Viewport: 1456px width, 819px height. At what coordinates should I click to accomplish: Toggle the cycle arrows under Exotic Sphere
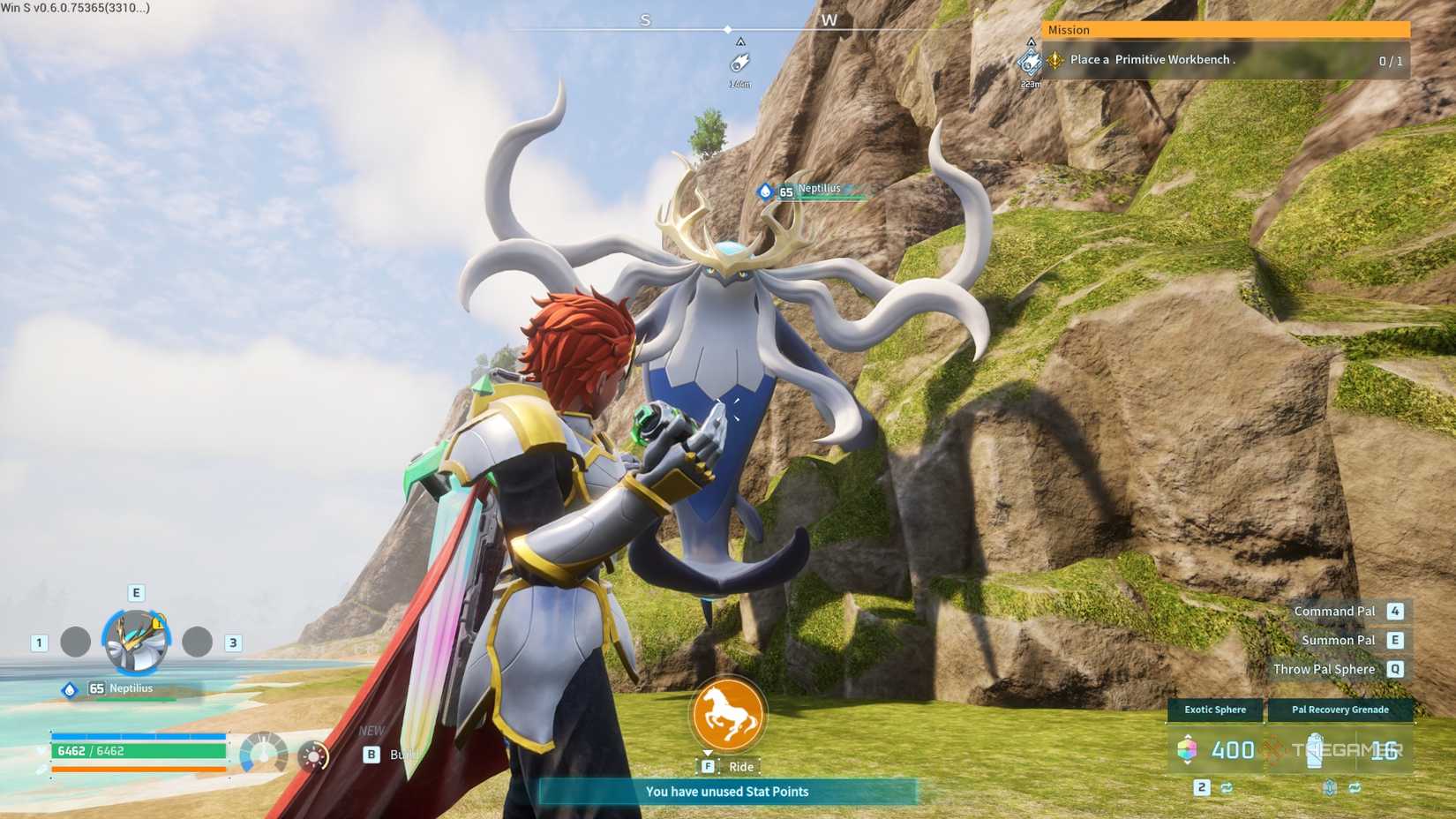point(1226,787)
